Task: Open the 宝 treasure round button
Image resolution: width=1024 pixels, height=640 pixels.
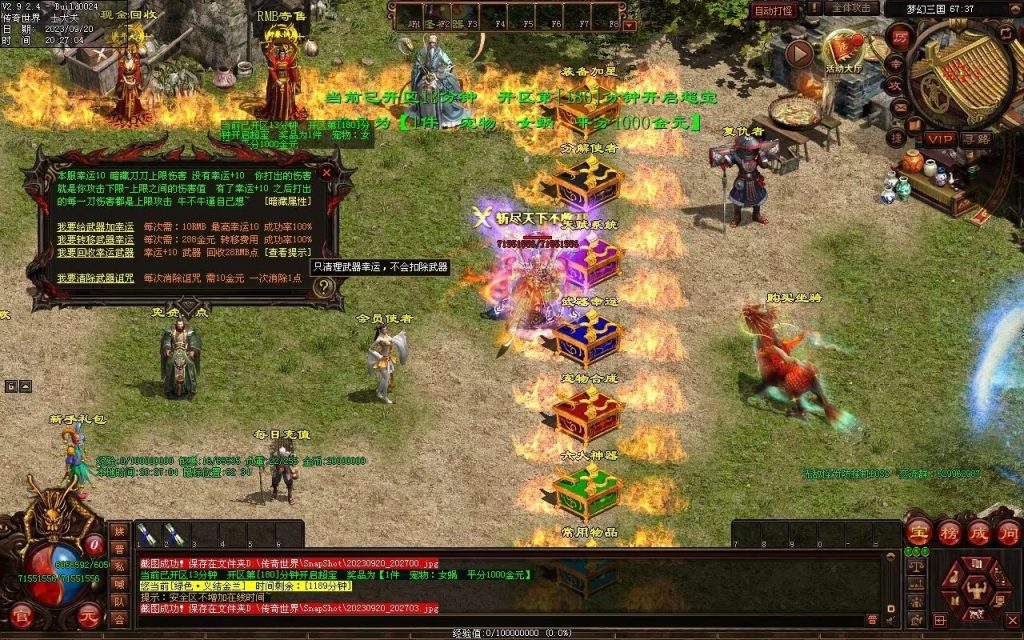Action: 917,532
